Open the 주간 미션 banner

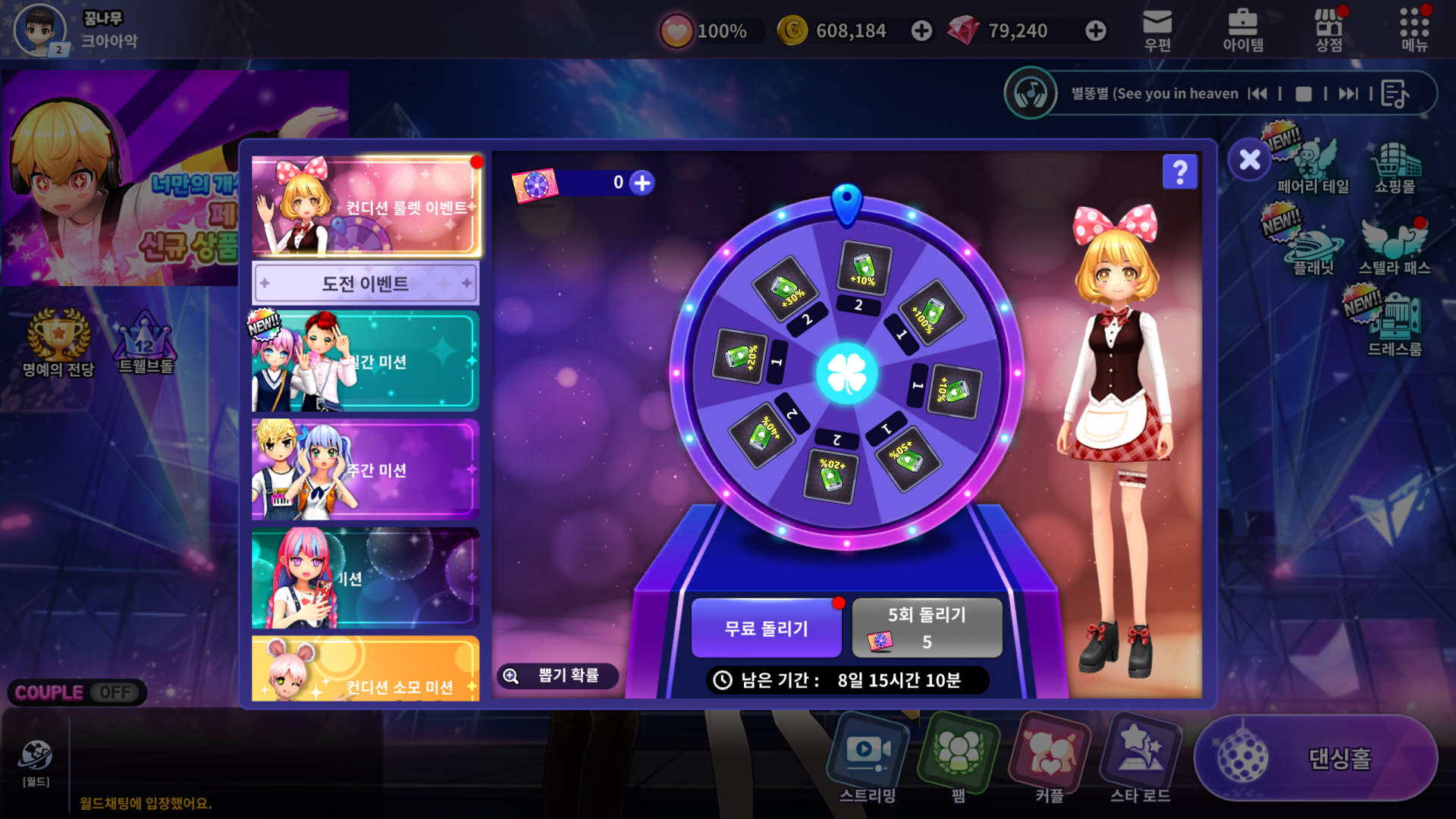coord(366,470)
